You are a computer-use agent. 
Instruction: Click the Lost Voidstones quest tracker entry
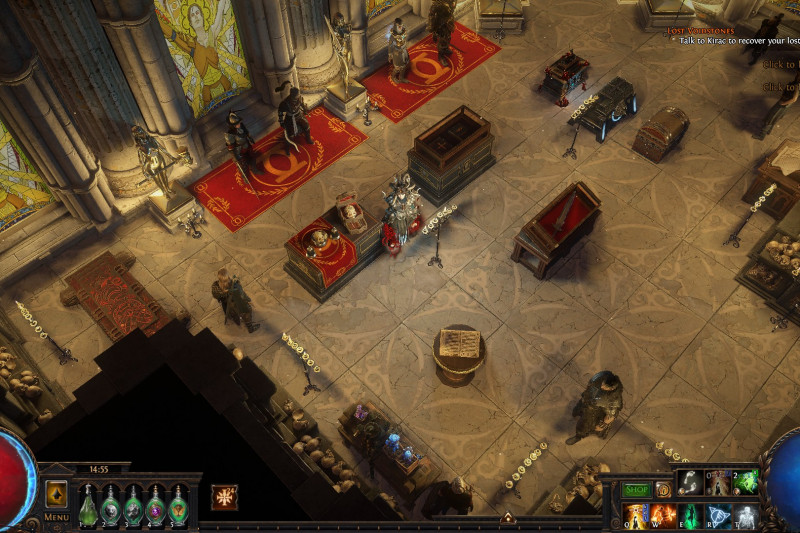701,31
